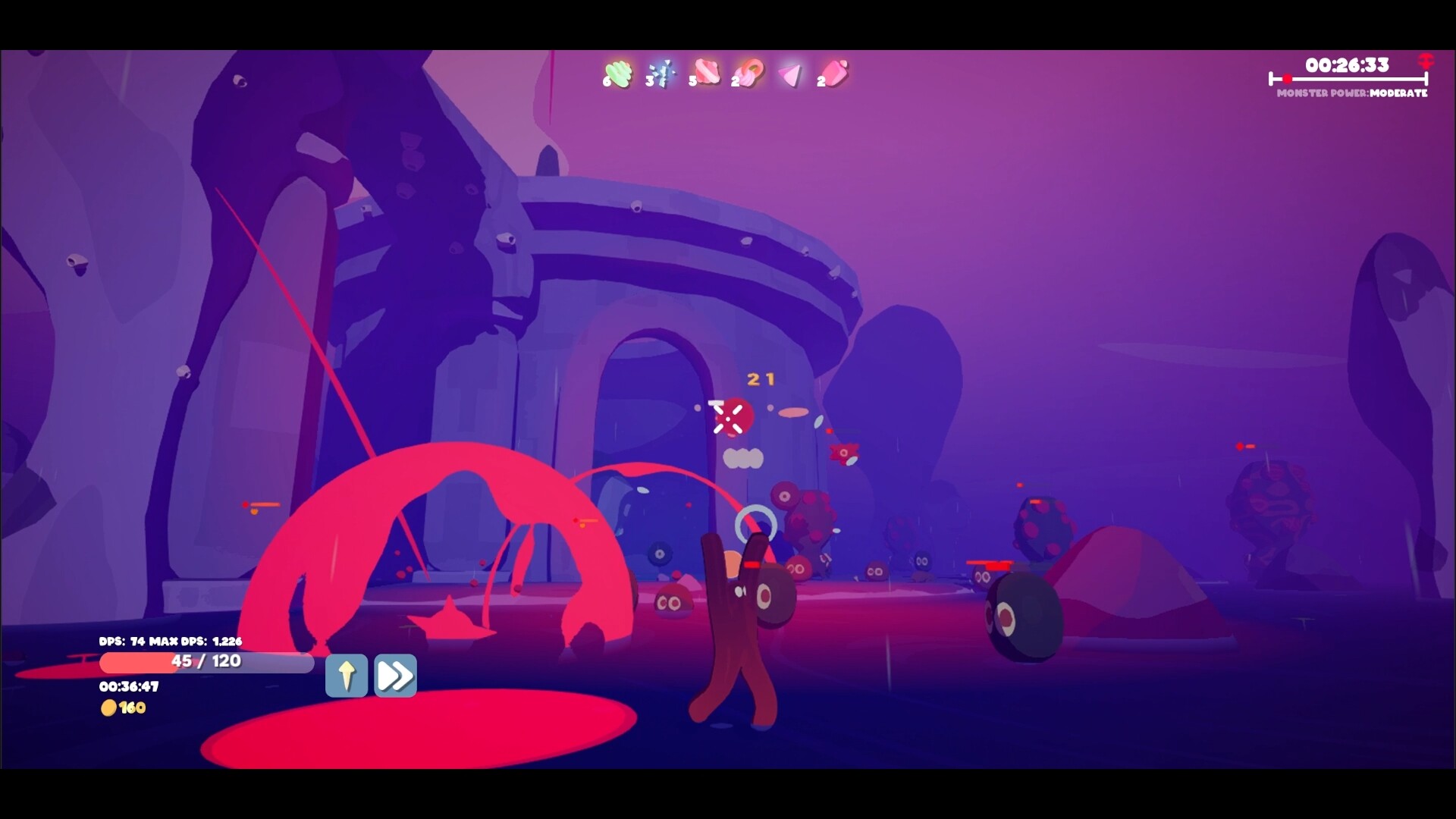Activate the fast-forward double-chevron button

pos(394,675)
